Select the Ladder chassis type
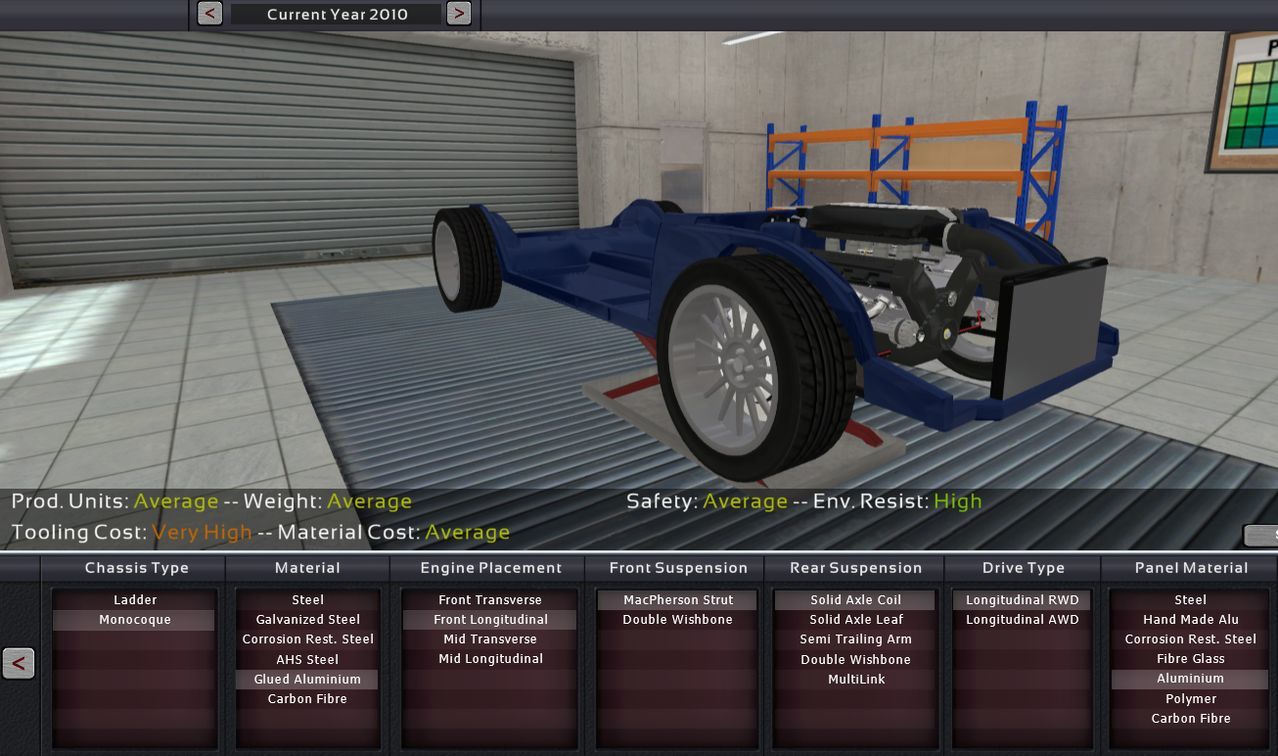The width and height of the screenshot is (1278, 756). click(x=135, y=600)
